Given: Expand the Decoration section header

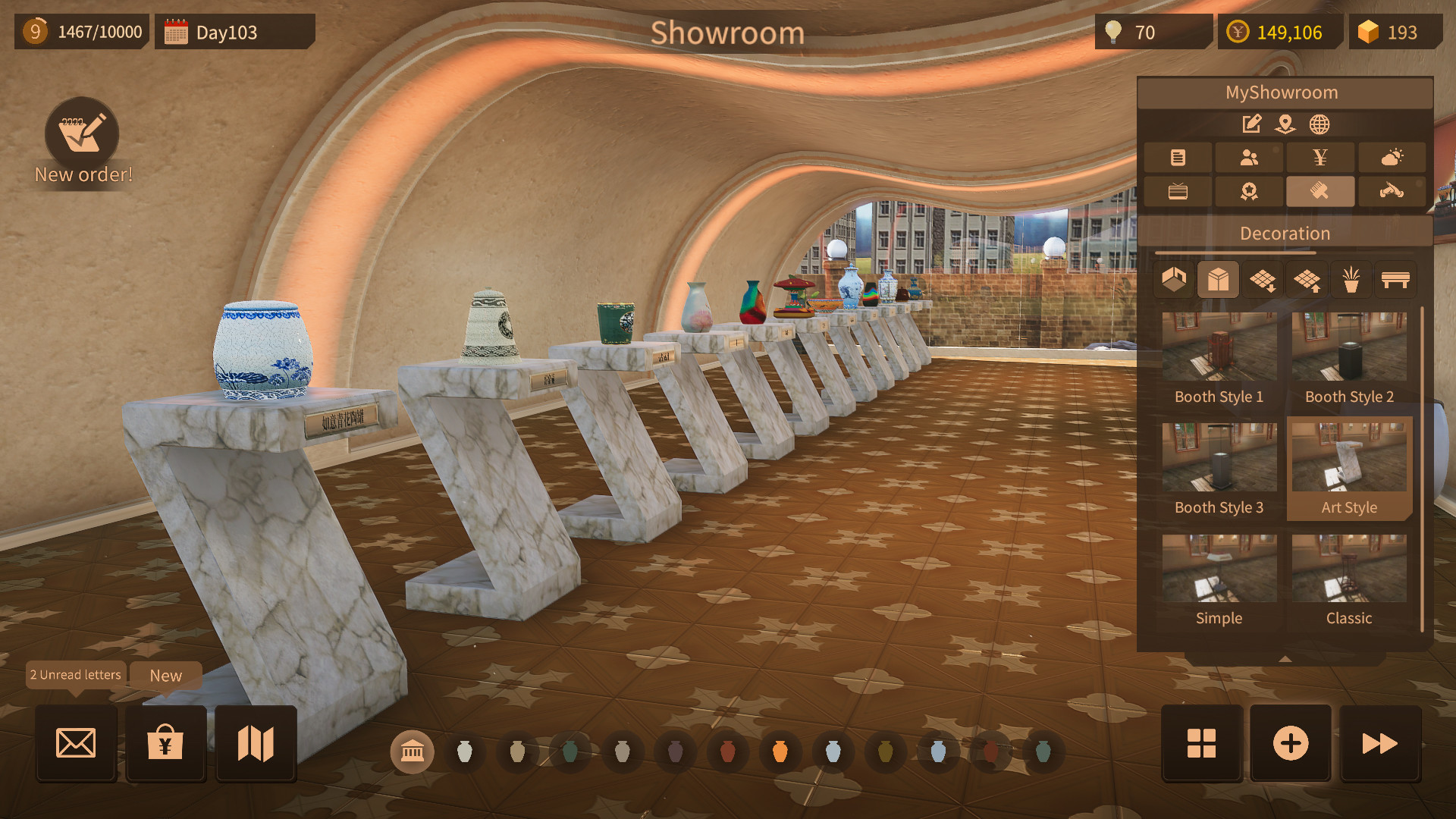Looking at the screenshot, I should coord(1285,233).
